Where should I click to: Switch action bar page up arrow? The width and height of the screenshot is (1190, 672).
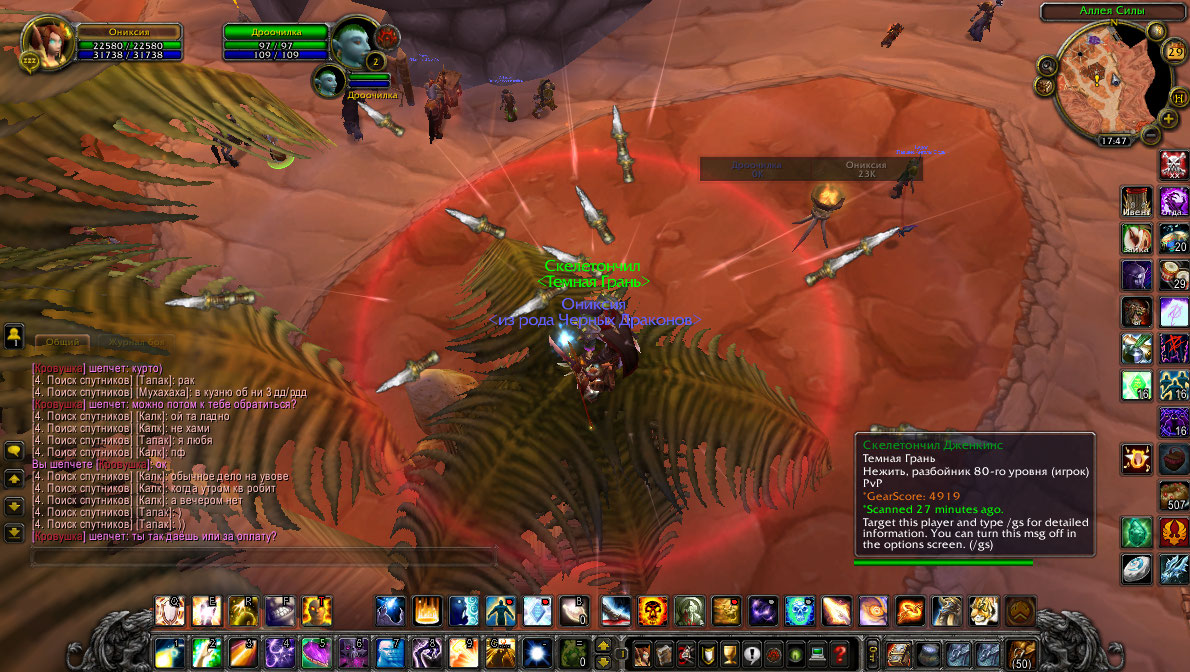[x=603, y=645]
